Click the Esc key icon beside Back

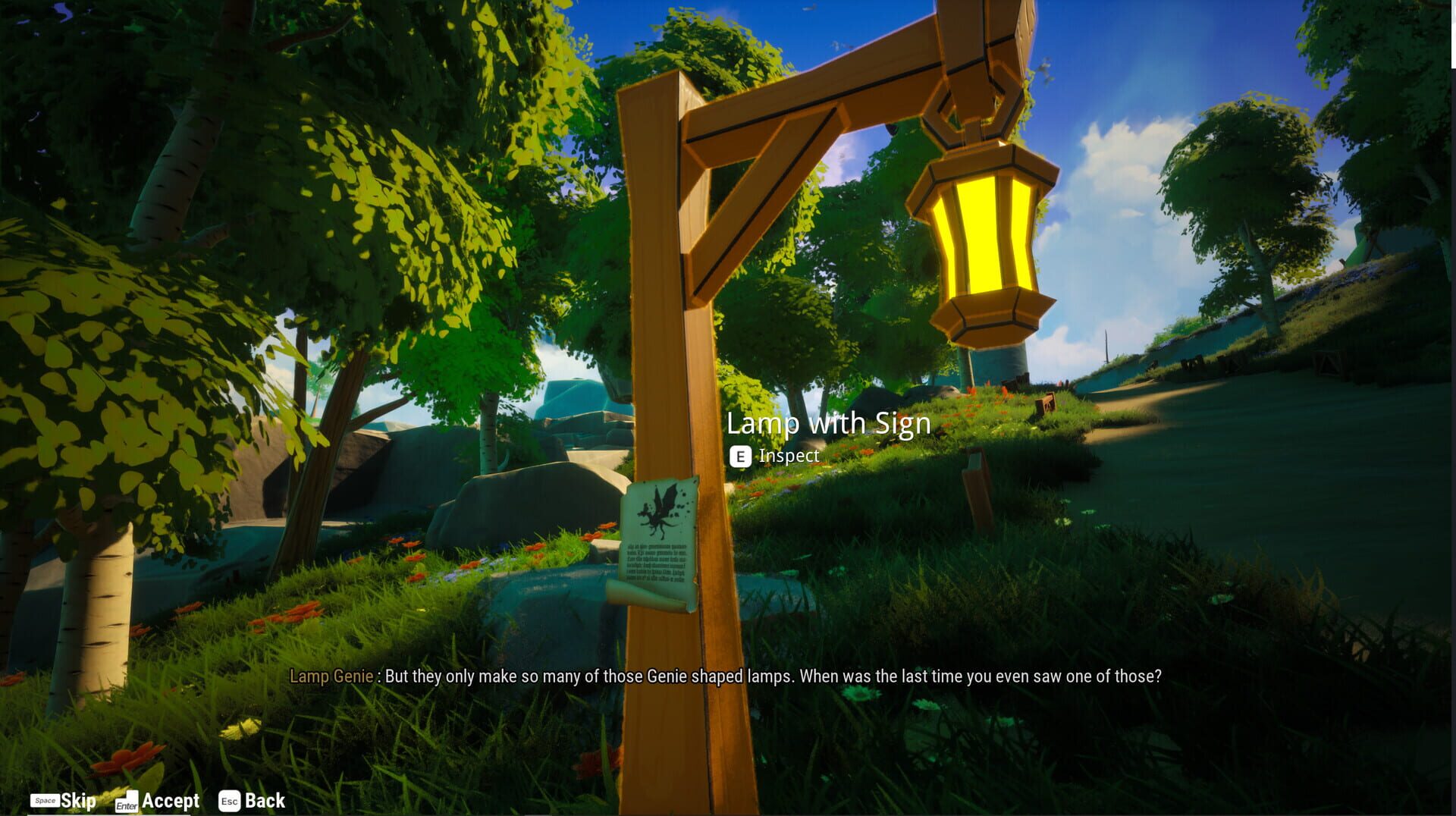point(230,800)
